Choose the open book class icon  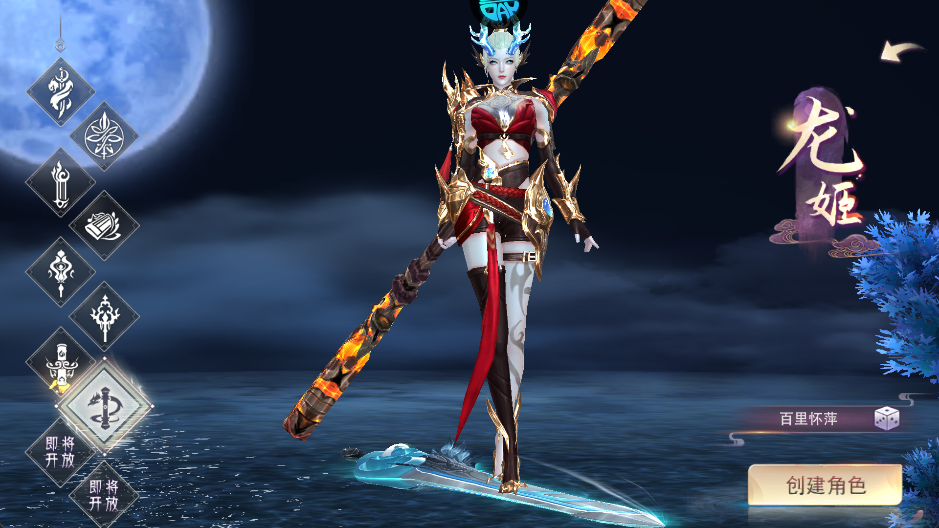(x=103, y=225)
